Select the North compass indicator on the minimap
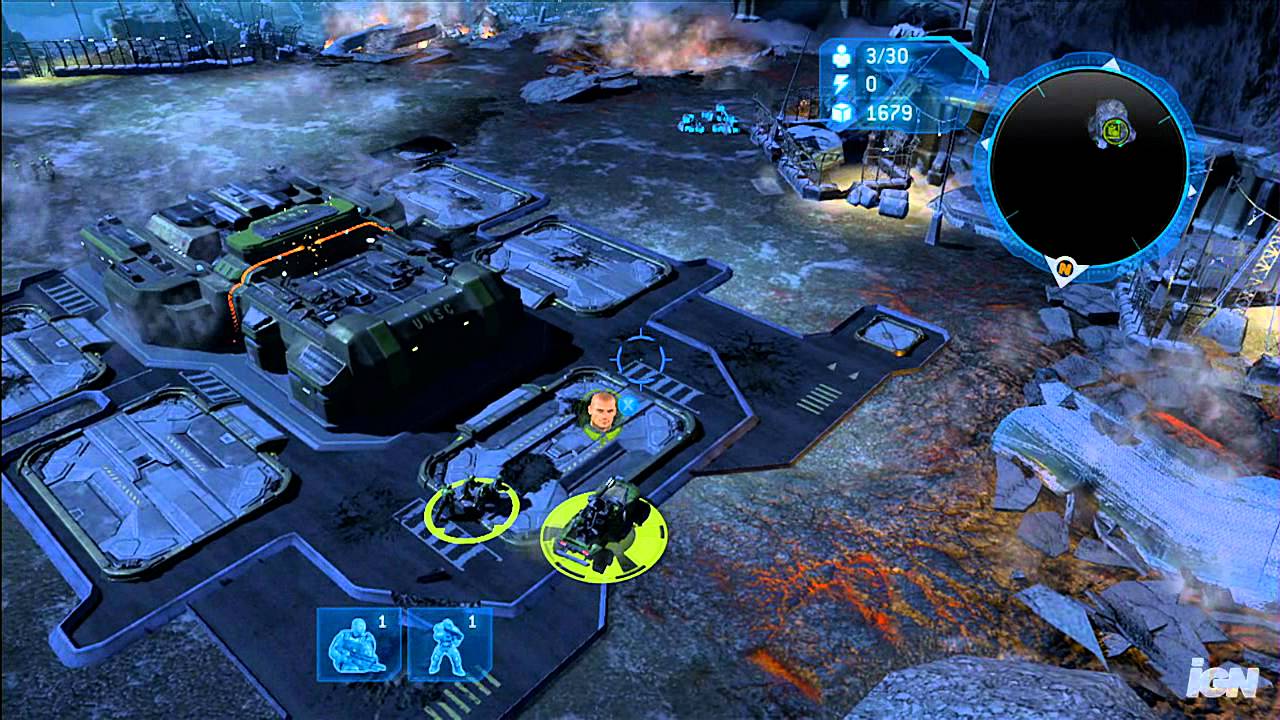 [x=1063, y=268]
